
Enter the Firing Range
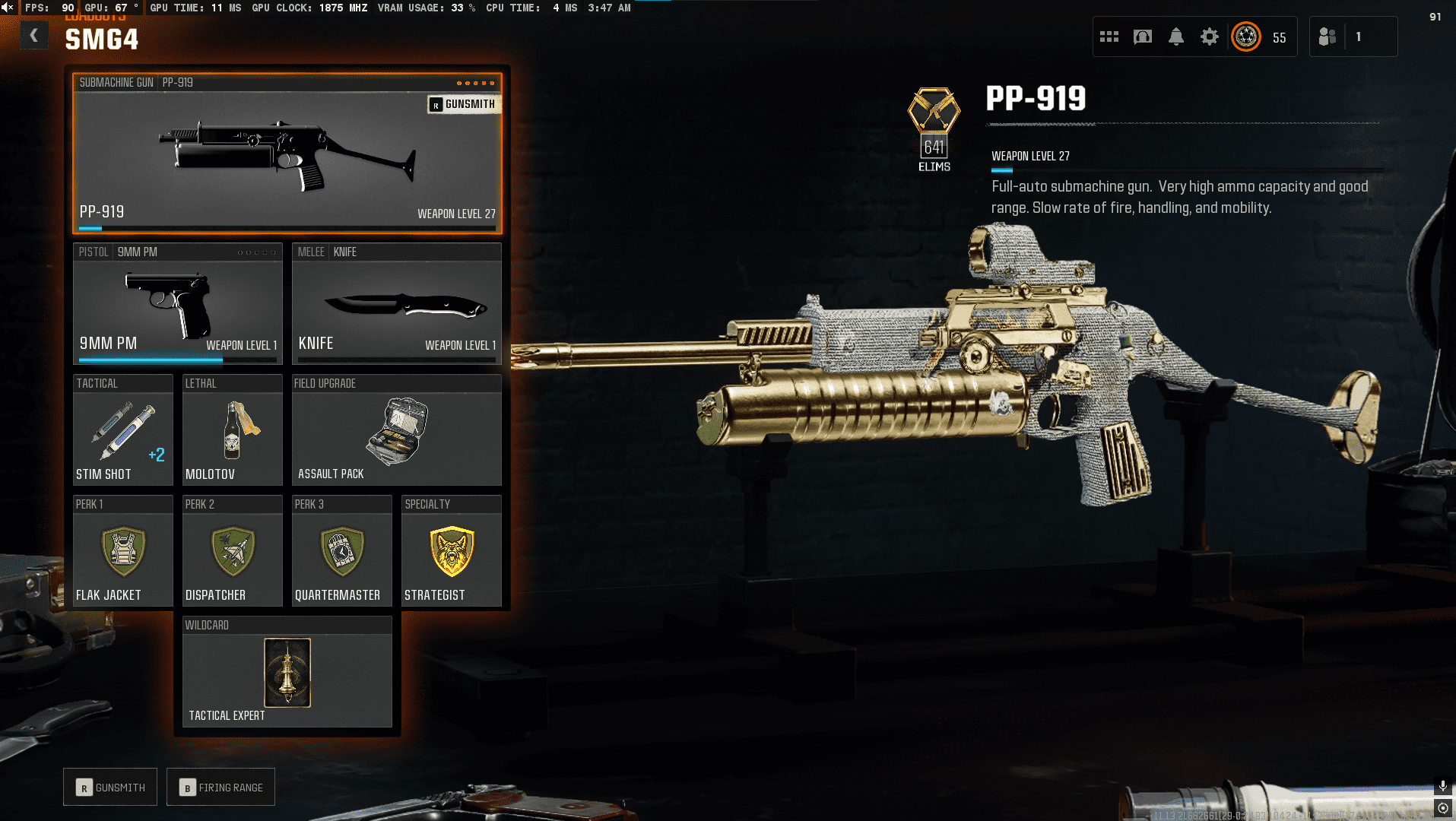point(220,788)
